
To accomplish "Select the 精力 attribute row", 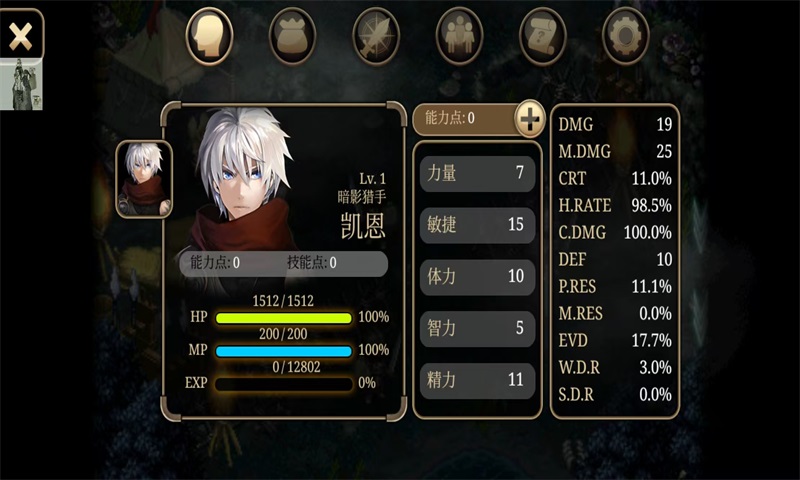I will pos(476,380).
